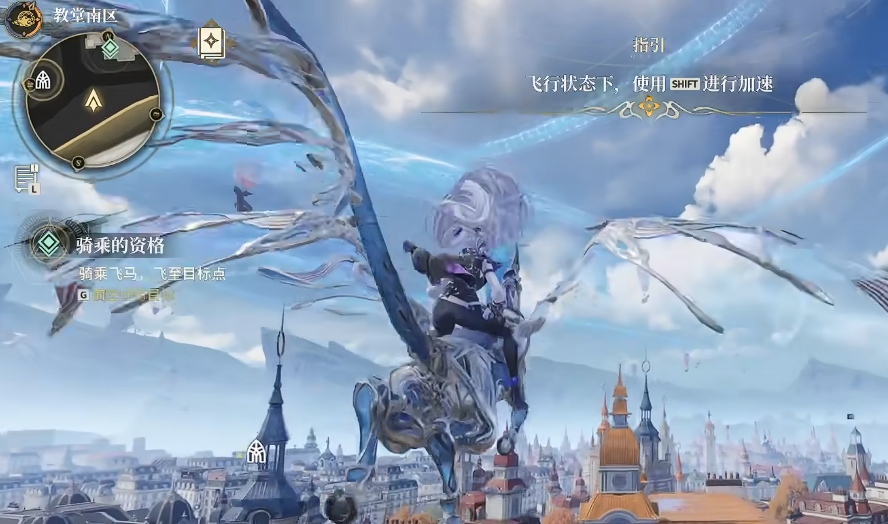
Task: Select the 骑乘的资格 quest tracker
Action: tap(120, 244)
